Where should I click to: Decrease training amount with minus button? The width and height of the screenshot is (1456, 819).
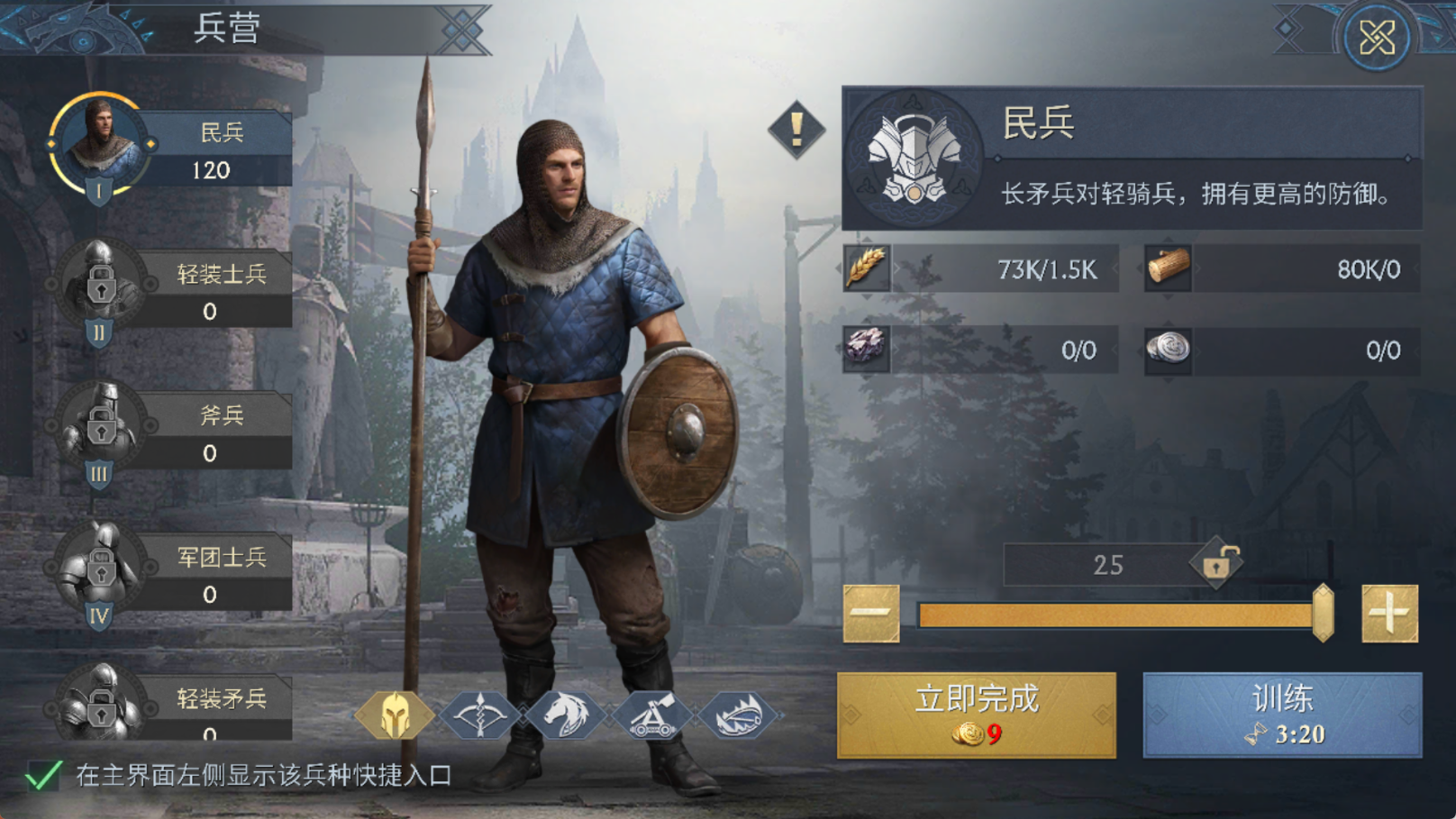click(x=870, y=614)
